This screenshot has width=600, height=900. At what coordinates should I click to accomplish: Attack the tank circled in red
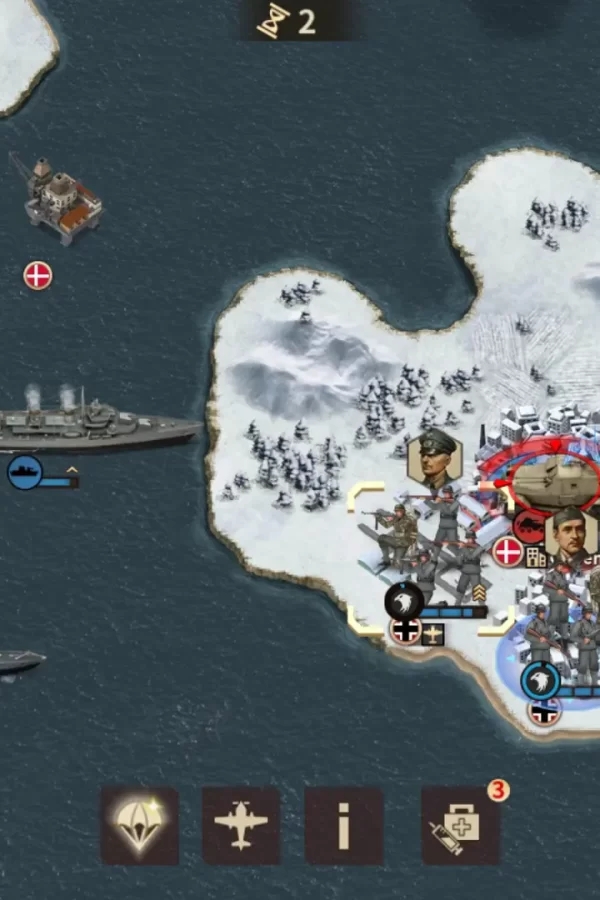pyautogui.click(x=553, y=480)
